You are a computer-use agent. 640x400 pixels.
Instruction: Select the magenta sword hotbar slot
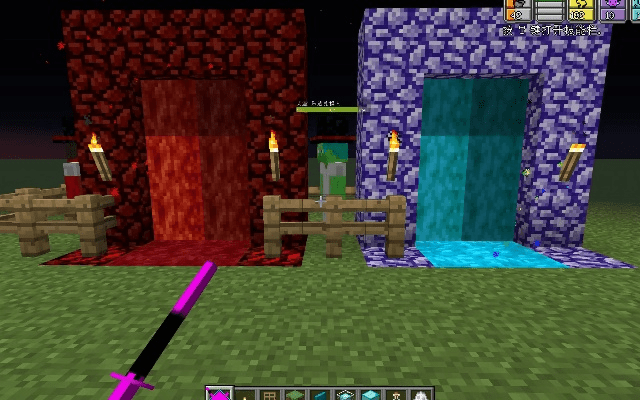pyautogui.click(x=219, y=394)
